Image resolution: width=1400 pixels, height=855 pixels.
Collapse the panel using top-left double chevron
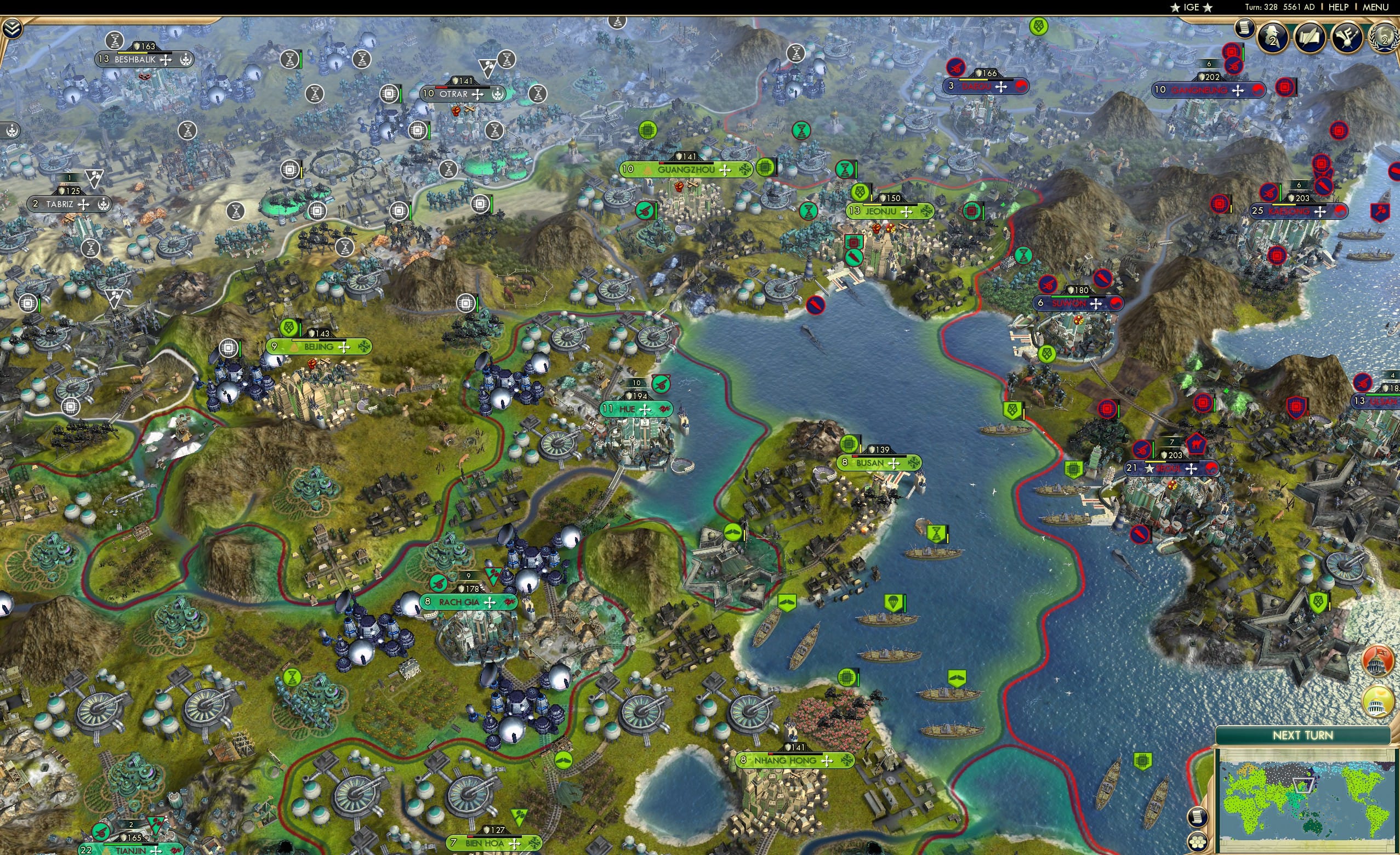coord(13,29)
